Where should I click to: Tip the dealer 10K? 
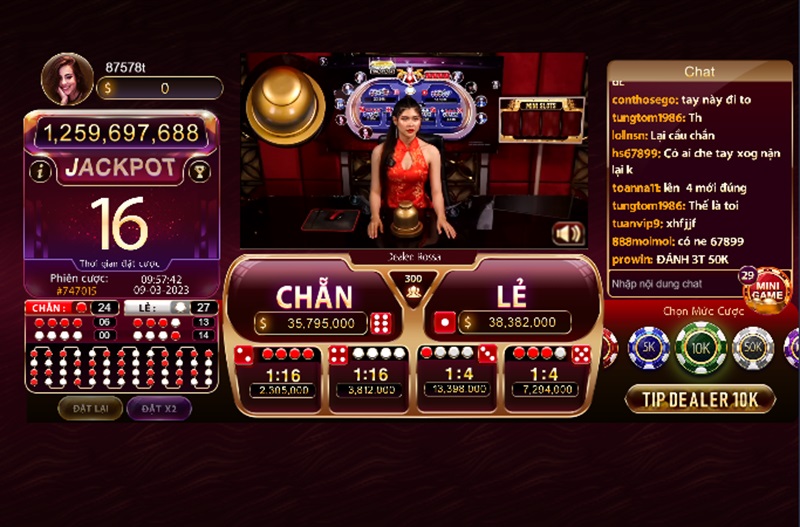700,399
